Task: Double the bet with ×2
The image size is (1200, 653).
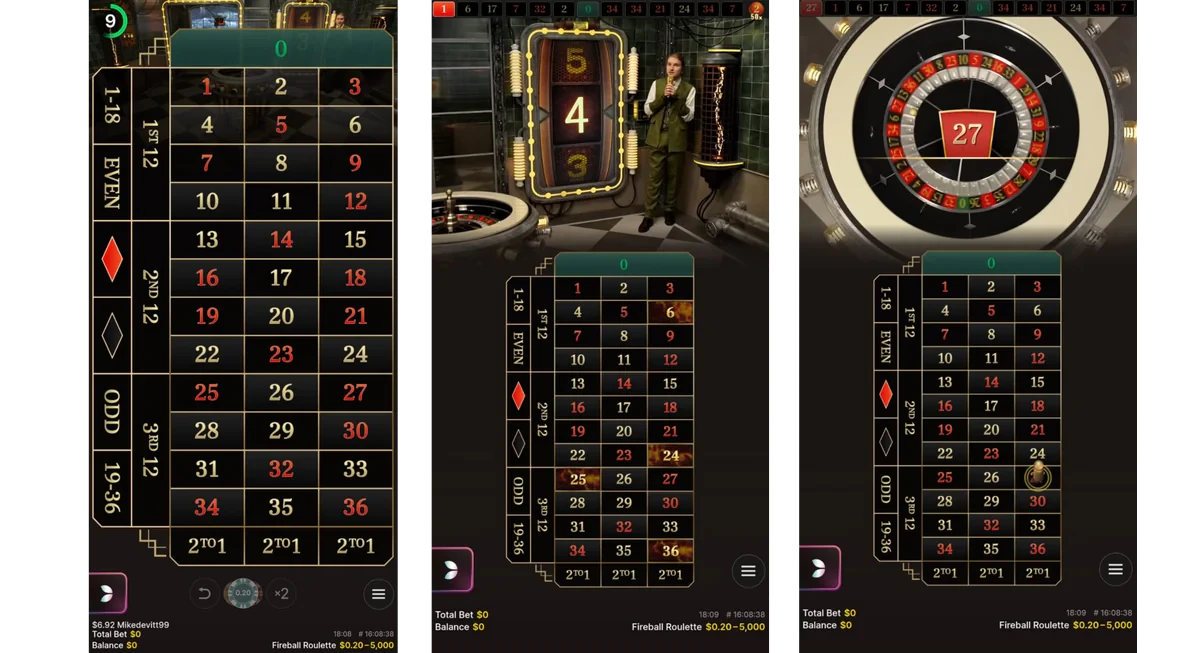Action: point(281,594)
